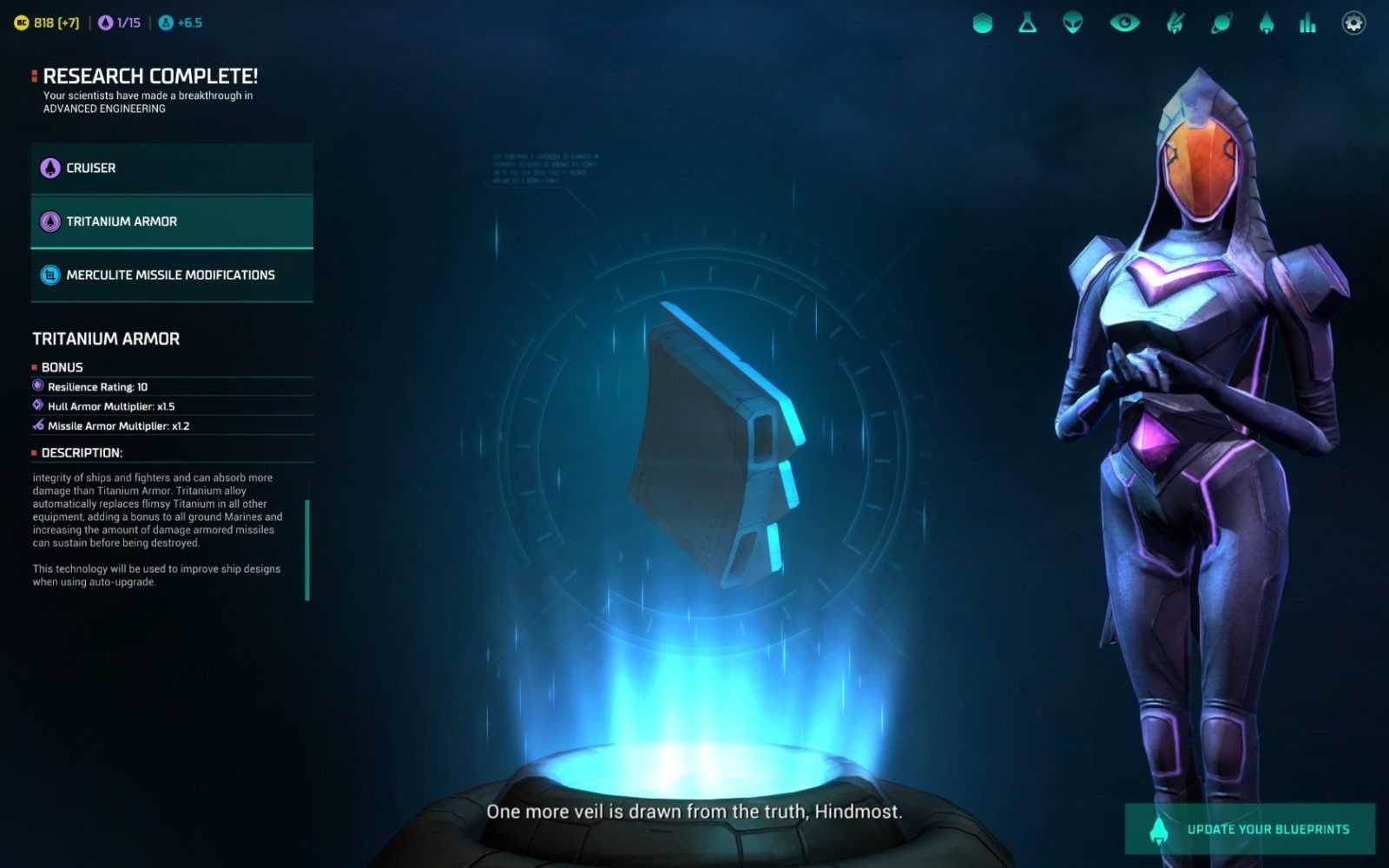Select the Tritanium Armor research entry
Viewport: 1389px width, 868px height.
[x=172, y=221]
